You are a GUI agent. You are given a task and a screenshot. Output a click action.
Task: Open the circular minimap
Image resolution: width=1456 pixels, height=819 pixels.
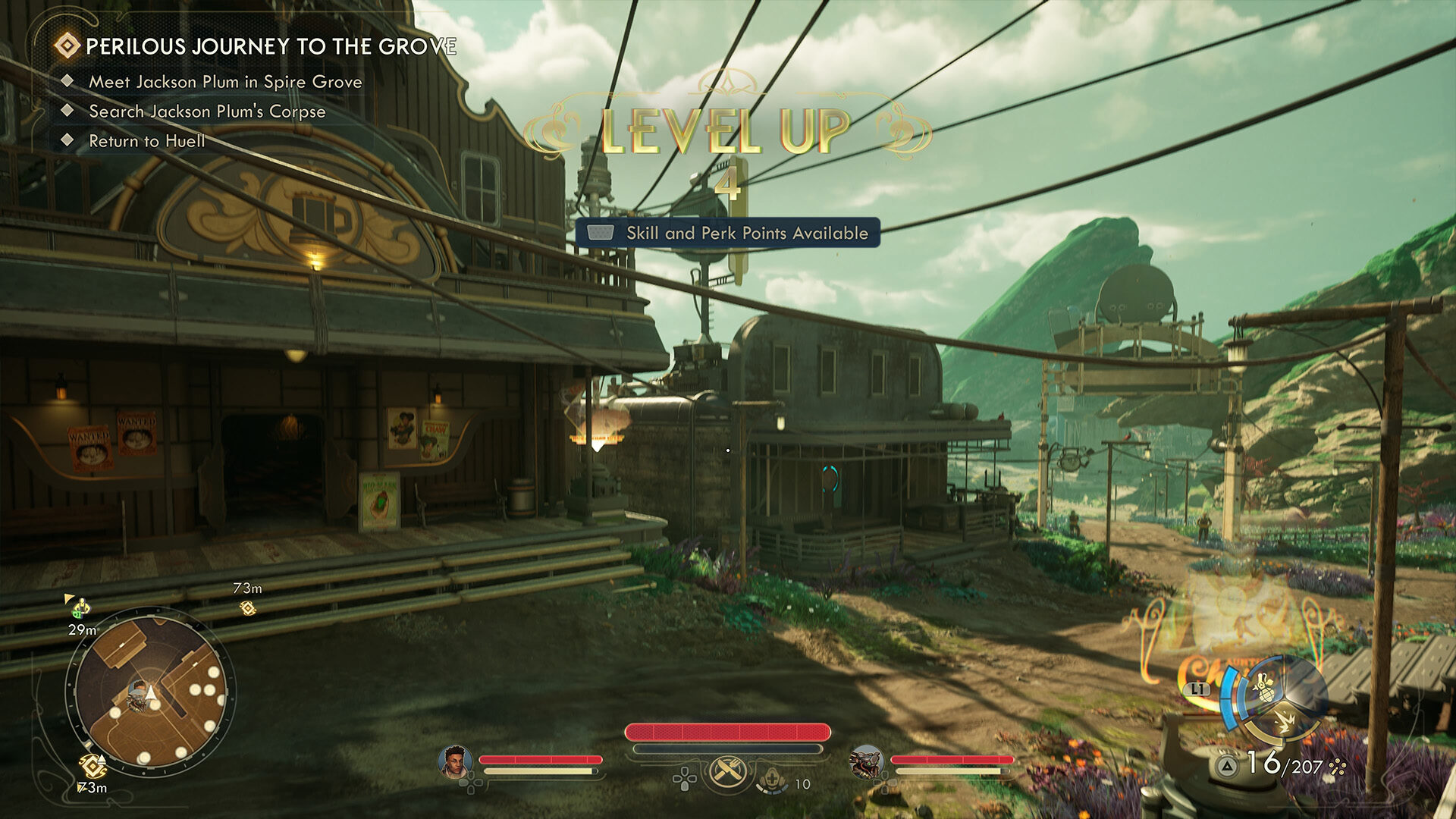tap(150, 694)
